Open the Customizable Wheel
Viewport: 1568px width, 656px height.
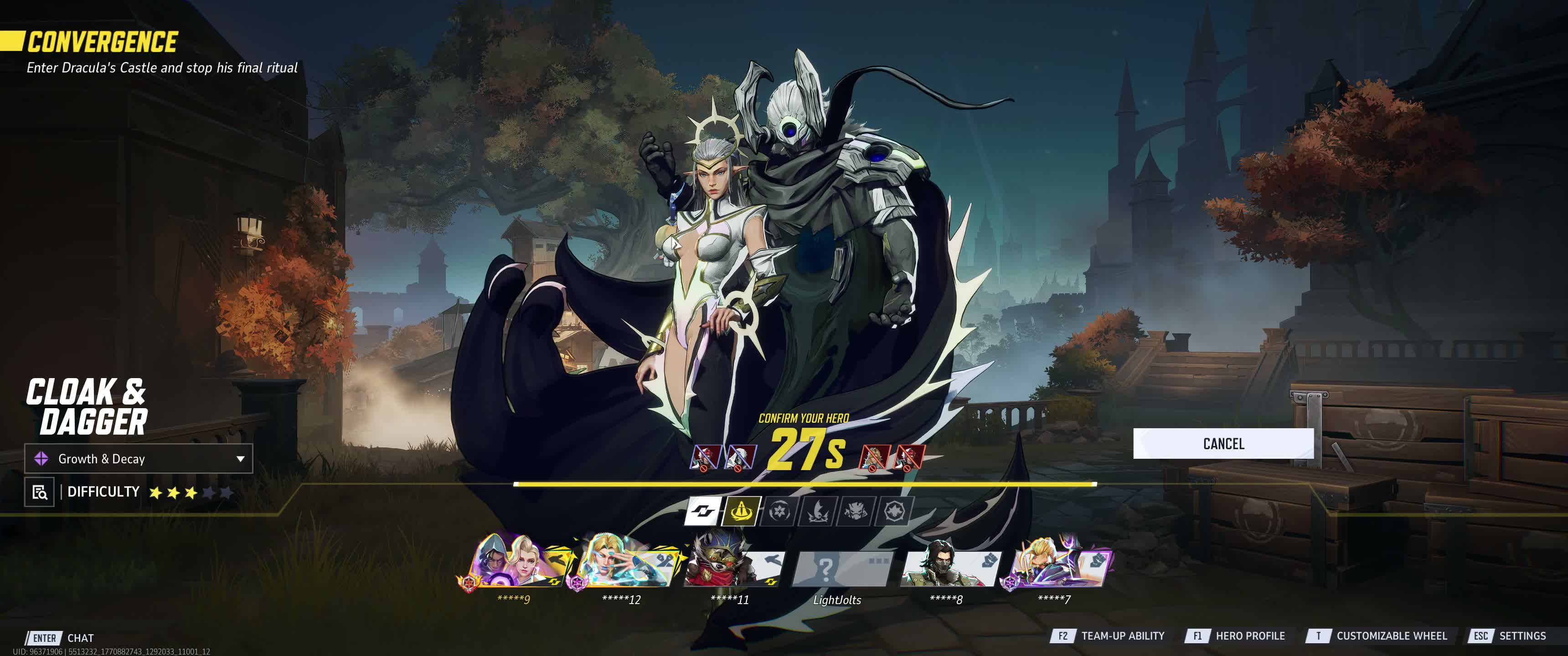(x=1377, y=636)
